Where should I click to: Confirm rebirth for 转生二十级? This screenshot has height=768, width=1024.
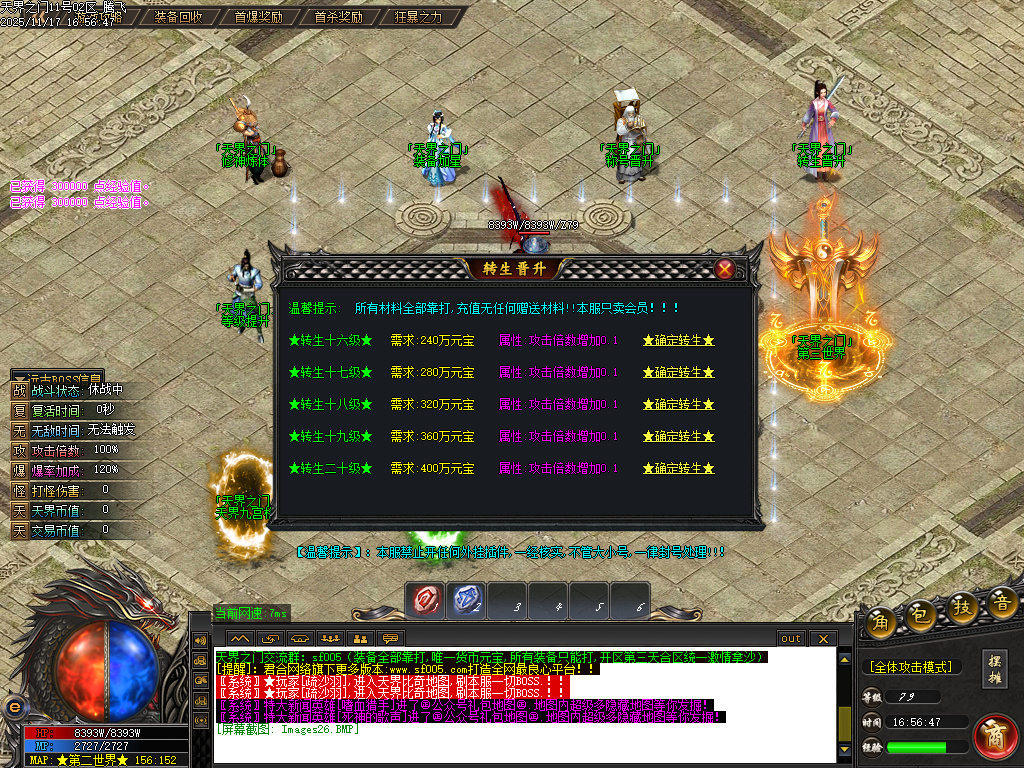click(679, 469)
